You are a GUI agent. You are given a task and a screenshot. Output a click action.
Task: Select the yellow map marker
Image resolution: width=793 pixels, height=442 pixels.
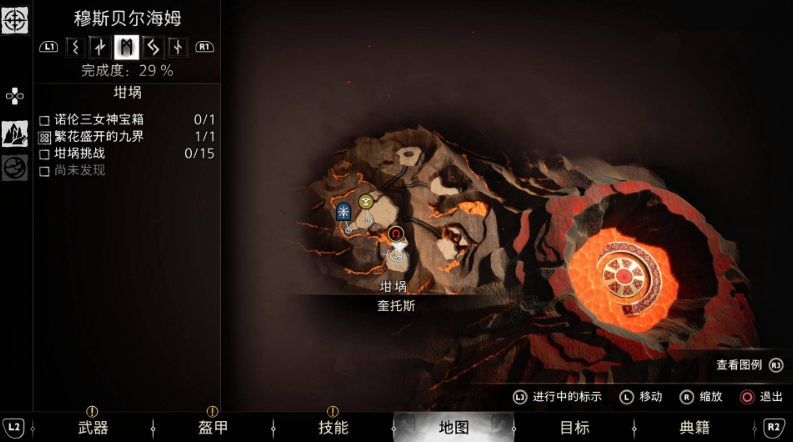click(366, 202)
